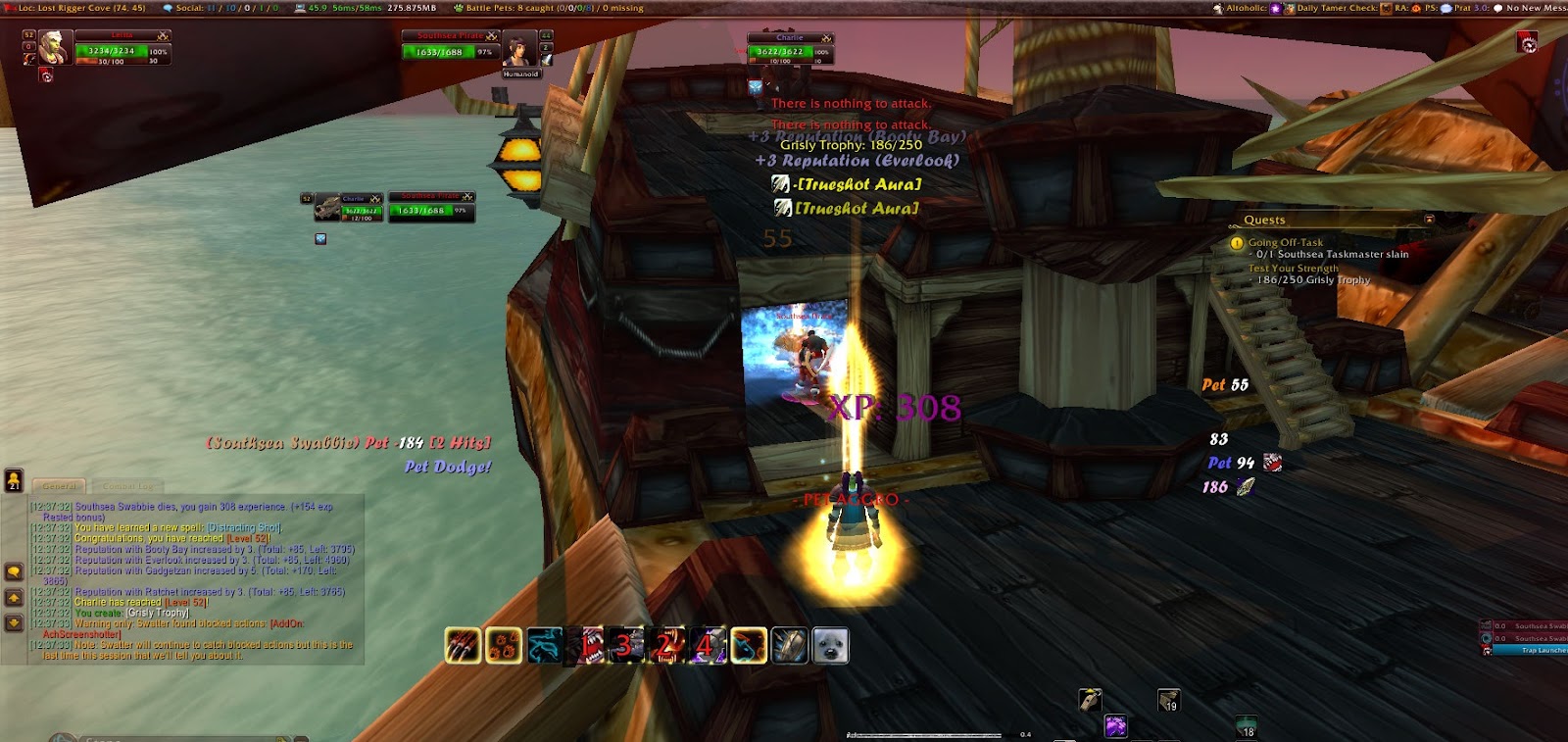
Task: Click the chat down arrow button
Action: click(14, 622)
